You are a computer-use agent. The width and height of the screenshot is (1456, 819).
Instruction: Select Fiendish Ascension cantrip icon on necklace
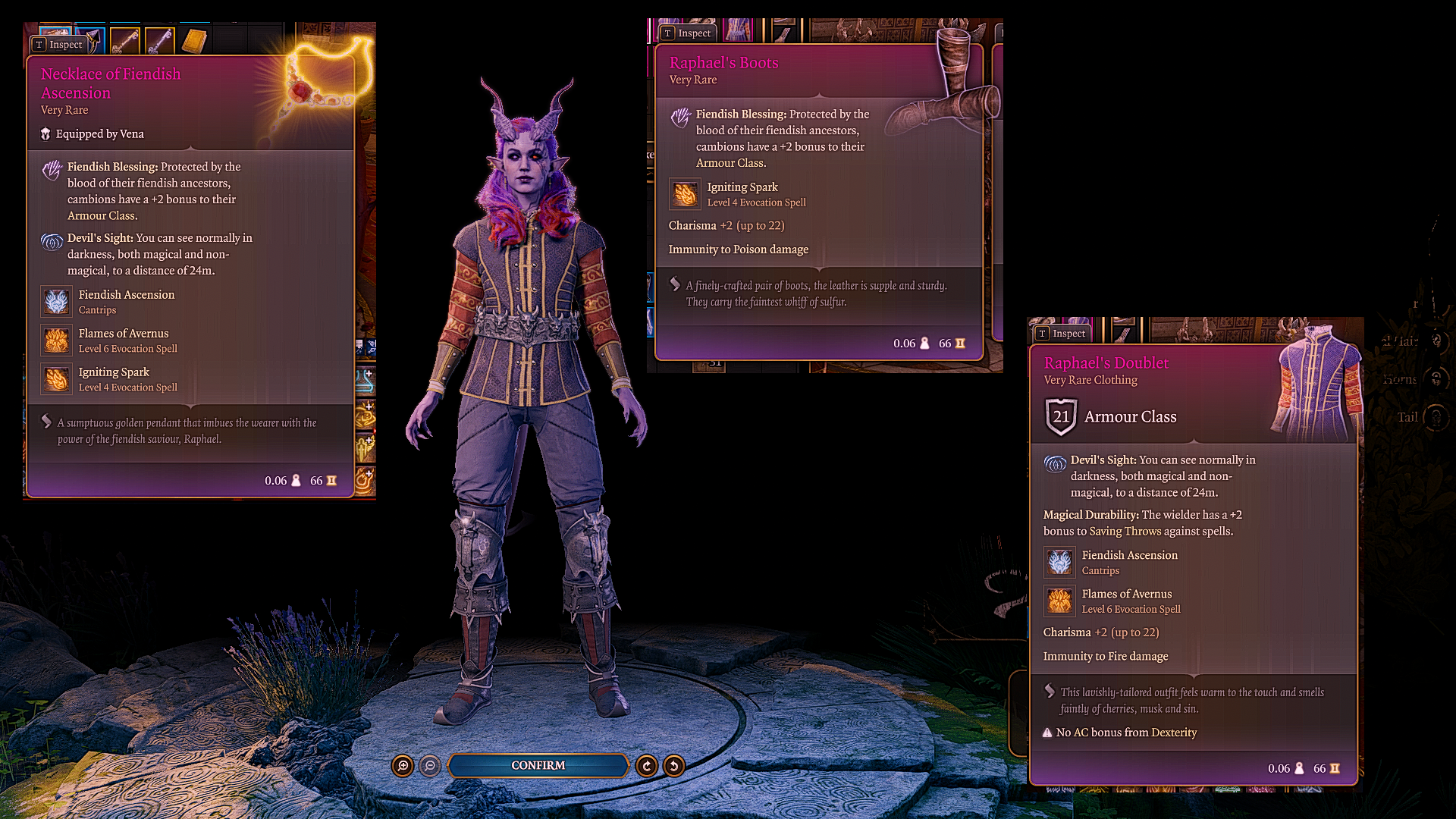tap(57, 302)
